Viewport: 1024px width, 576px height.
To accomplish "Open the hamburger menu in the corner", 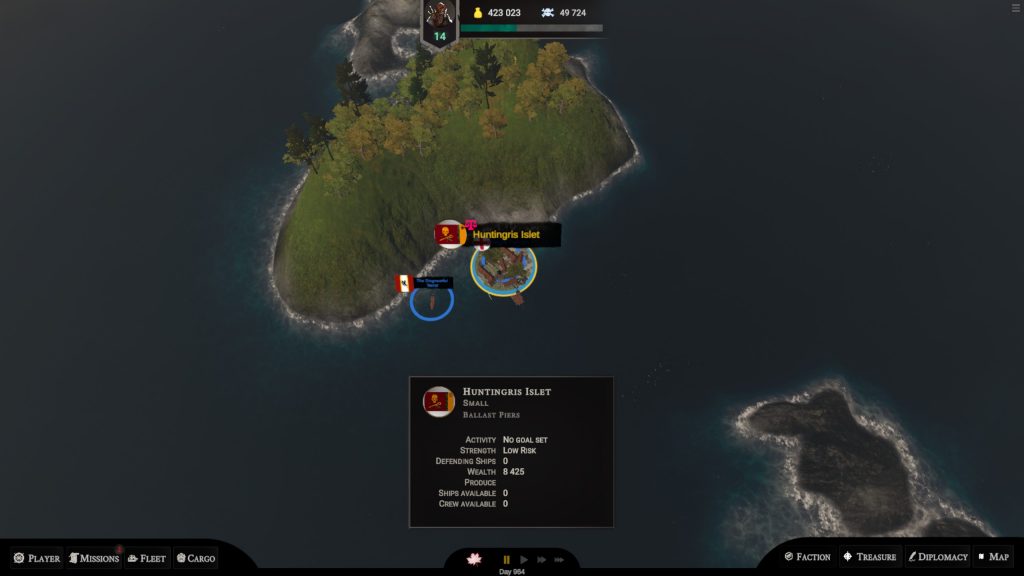I will coord(1016,8).
